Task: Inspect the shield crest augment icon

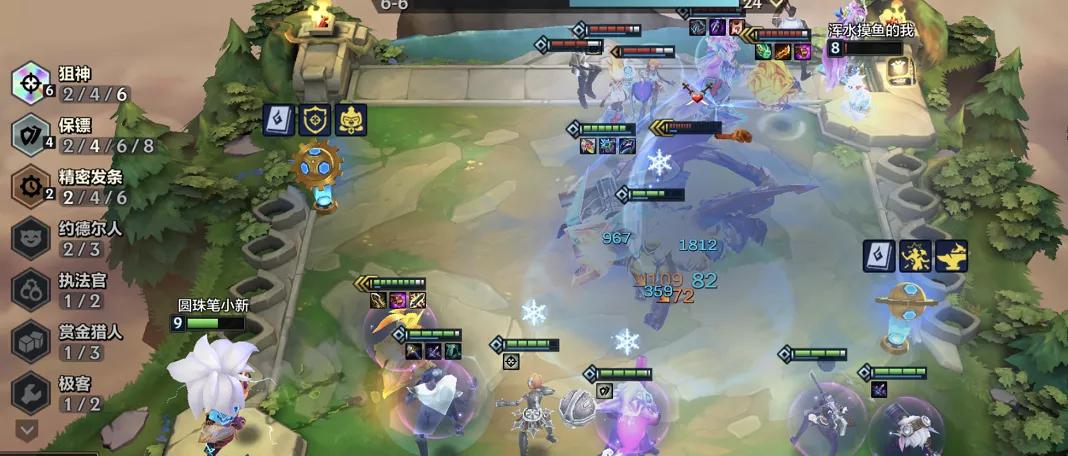Action: [314, 120]
